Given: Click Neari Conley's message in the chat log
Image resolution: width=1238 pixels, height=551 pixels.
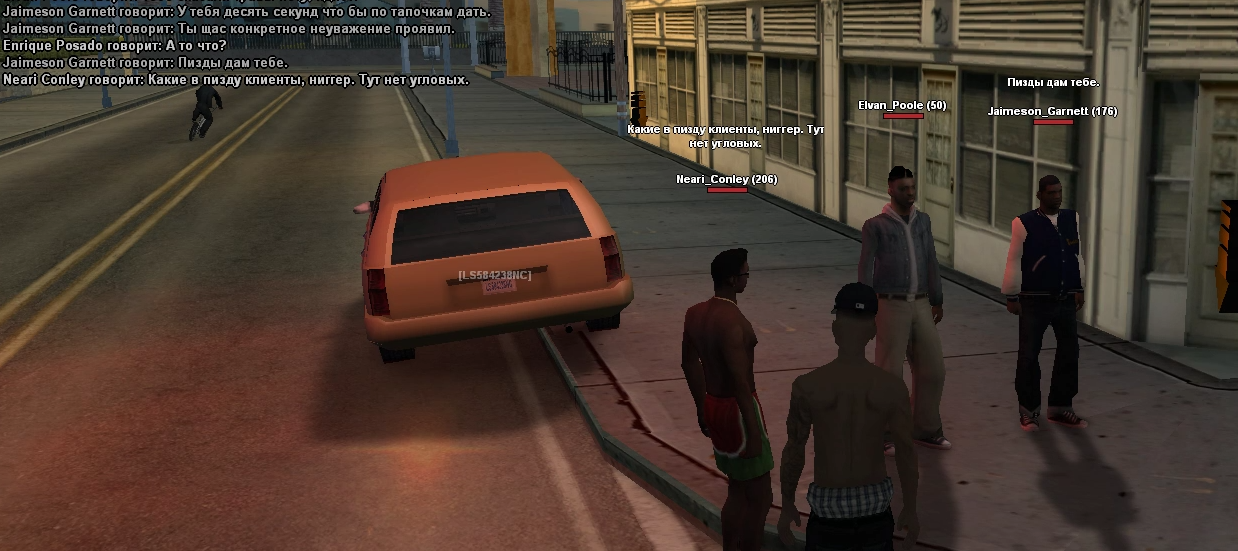Looking at the screenshot, I should click(x=236, y=79).
